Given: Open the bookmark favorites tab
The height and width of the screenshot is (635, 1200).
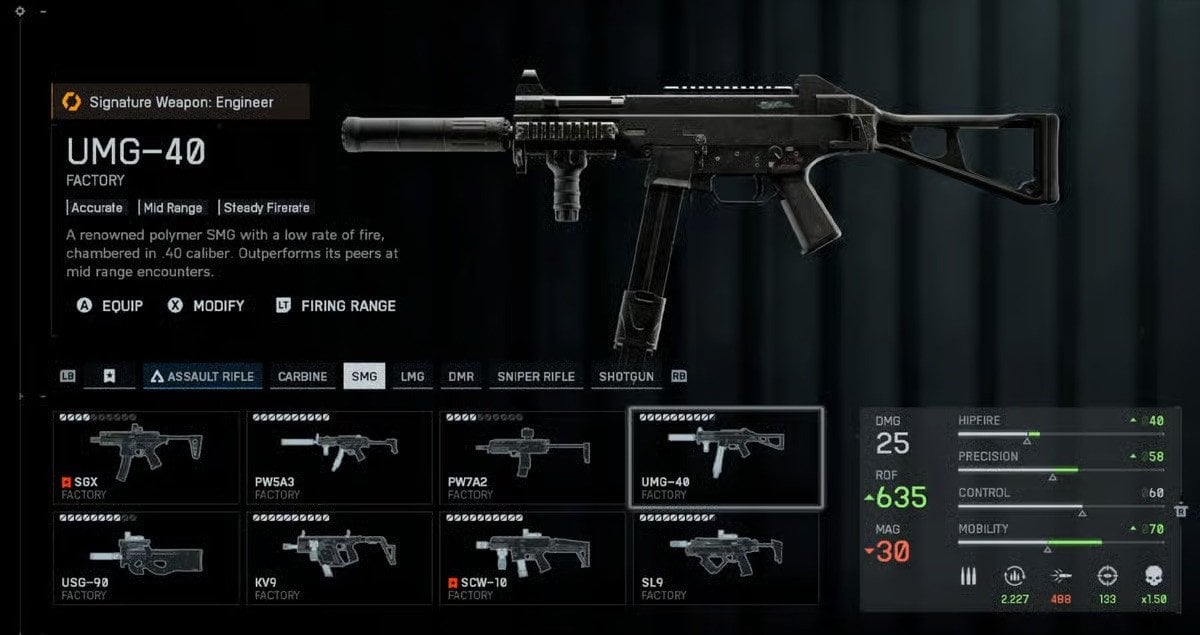Looking at the screenshot, I should pos(109,376).
